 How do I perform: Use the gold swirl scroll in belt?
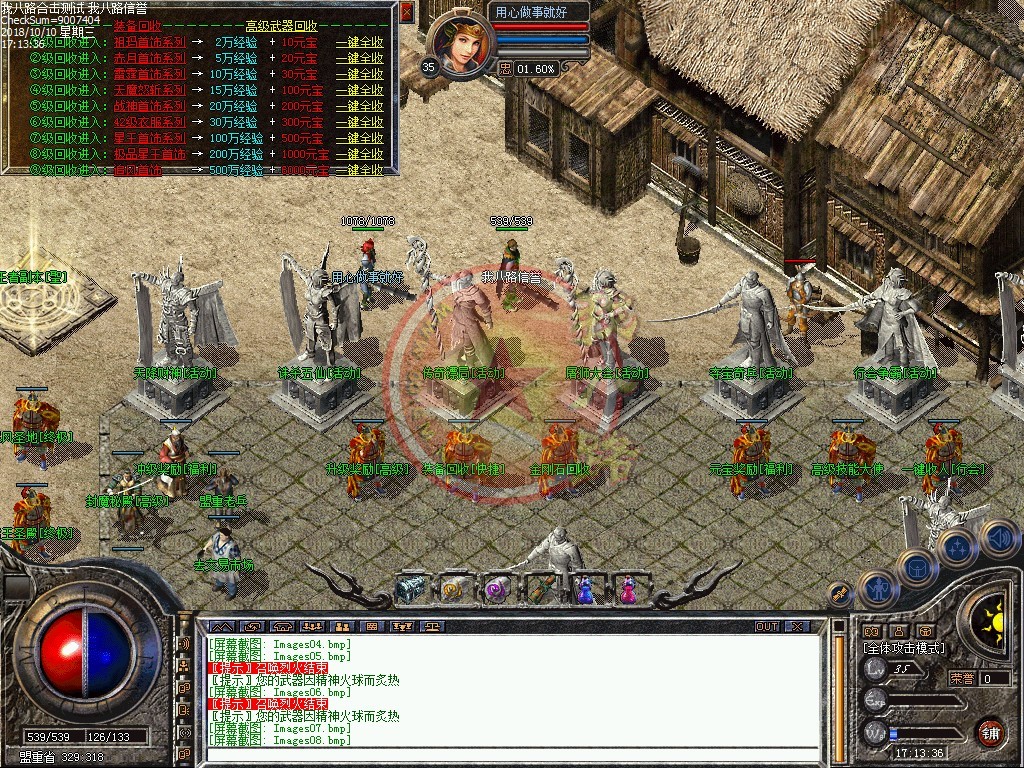[453, 590]
